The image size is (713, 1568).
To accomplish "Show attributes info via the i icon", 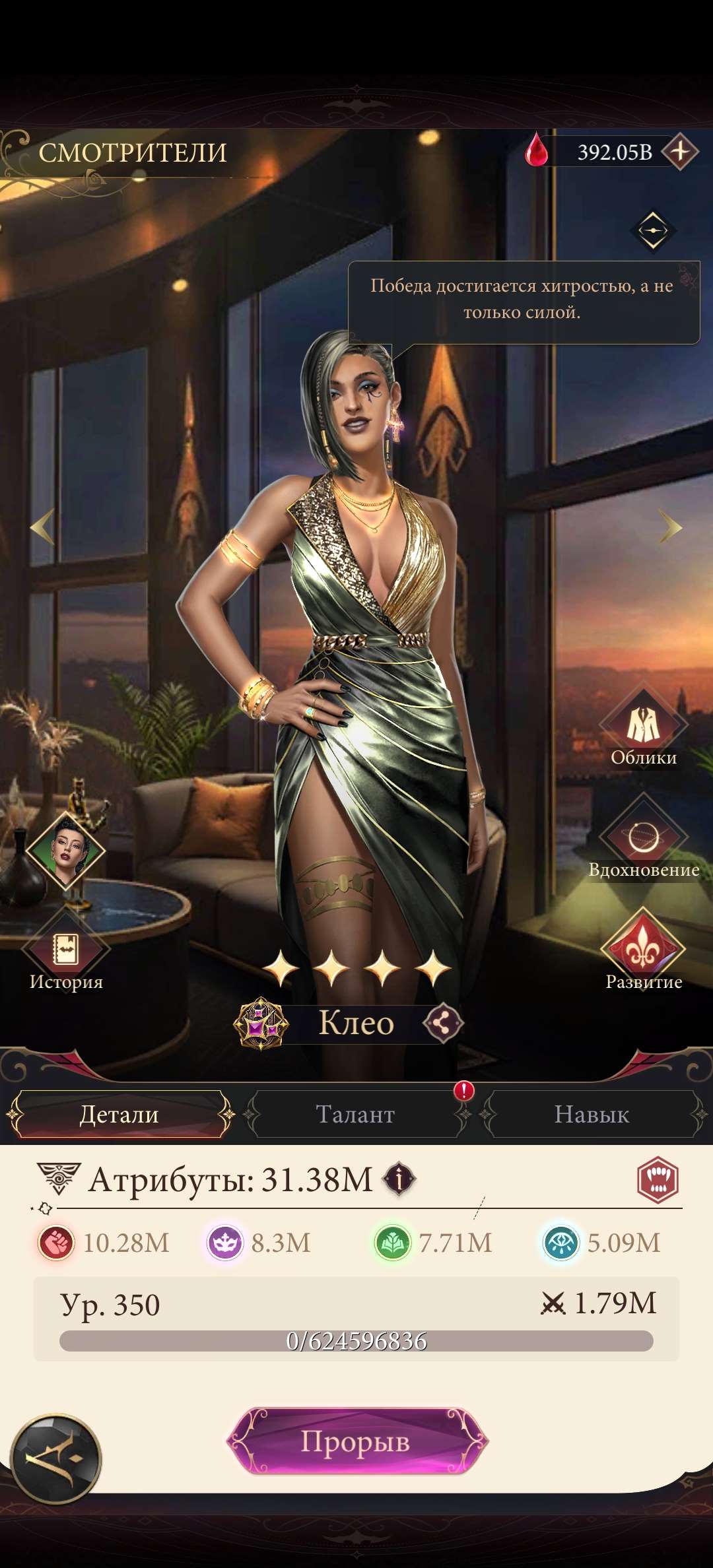I will click(400, 1179).
